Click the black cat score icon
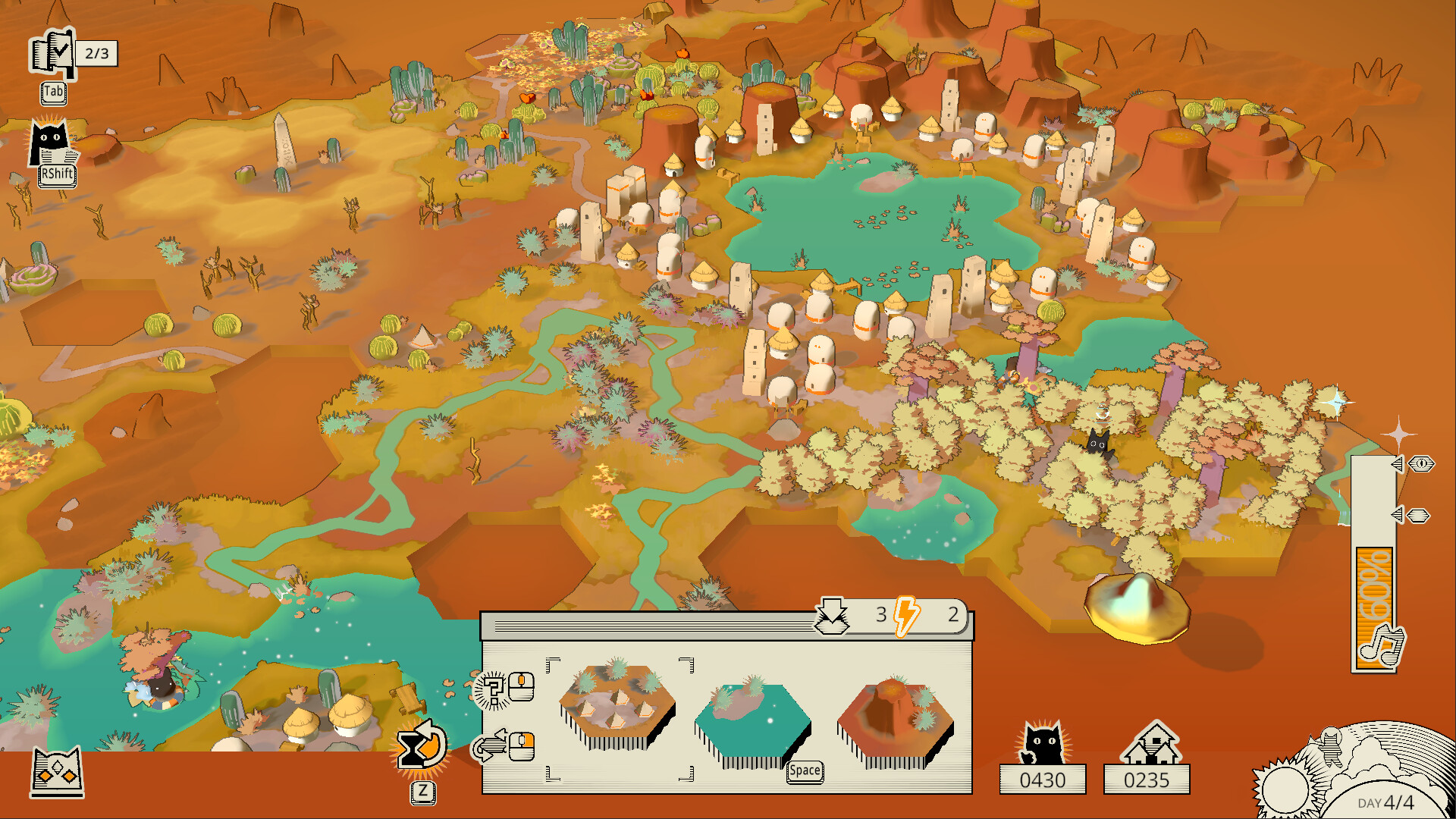Image resolution: width=1456 pixels, height=819 pixels. 1042,743
